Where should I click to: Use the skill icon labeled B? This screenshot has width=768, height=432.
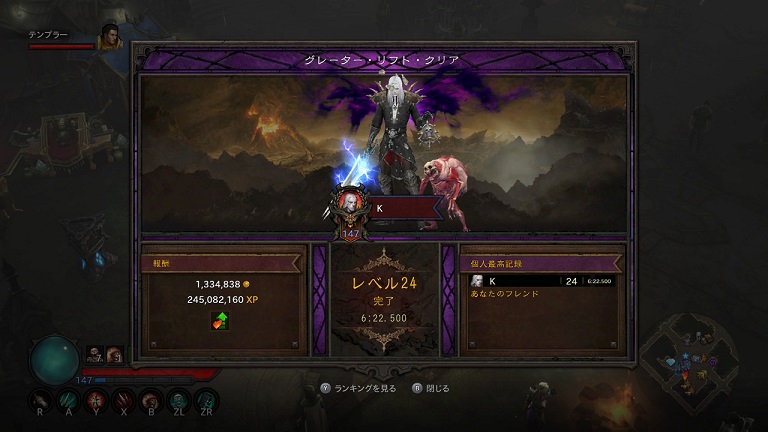150,399
